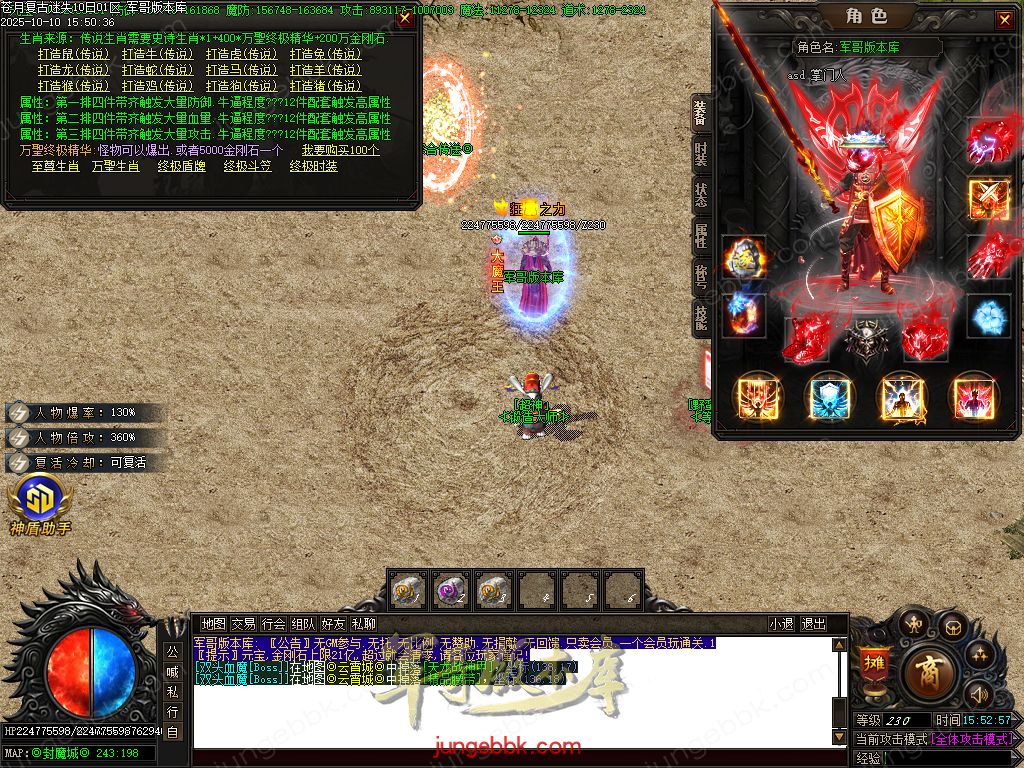Use the purple item in hotbar
The height and width of the screenshot is (768, 1024).
click(x=450, y=590)
